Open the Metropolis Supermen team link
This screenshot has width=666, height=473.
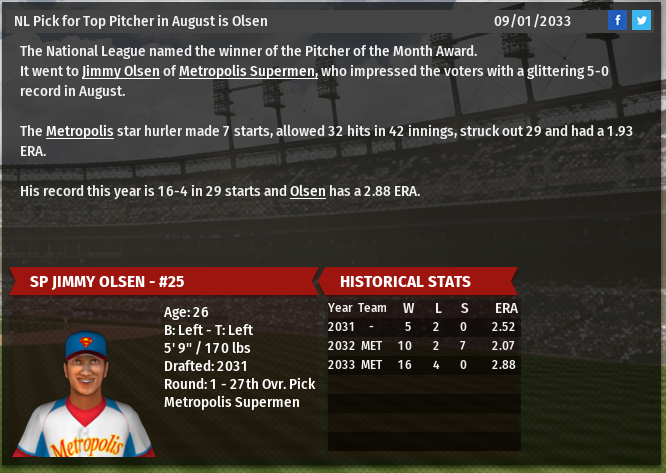pyautogui.click(x=248, y=71)
